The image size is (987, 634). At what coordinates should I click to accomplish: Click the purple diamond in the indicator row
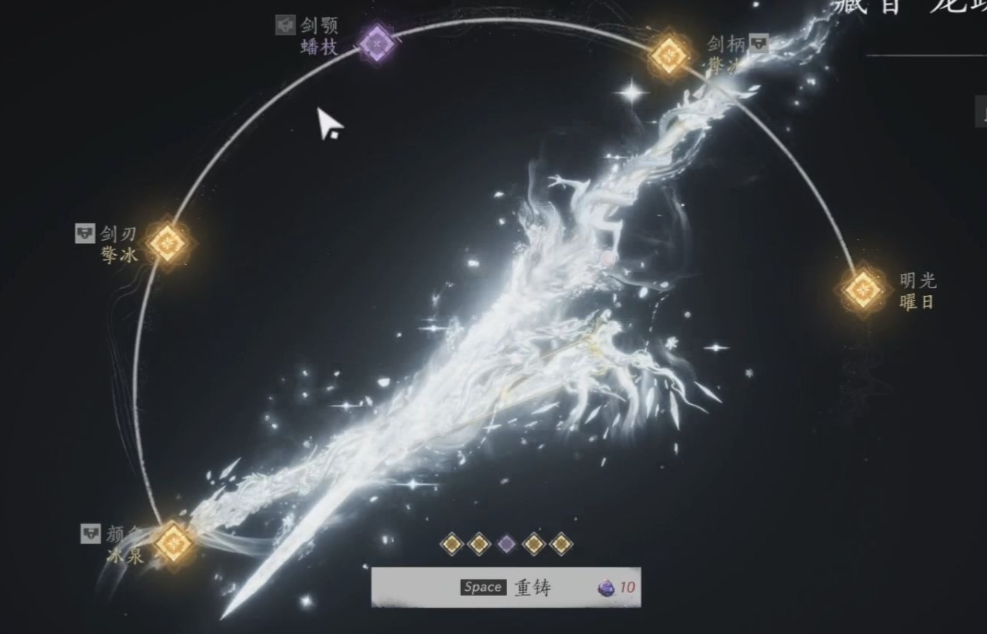point(506,544)
